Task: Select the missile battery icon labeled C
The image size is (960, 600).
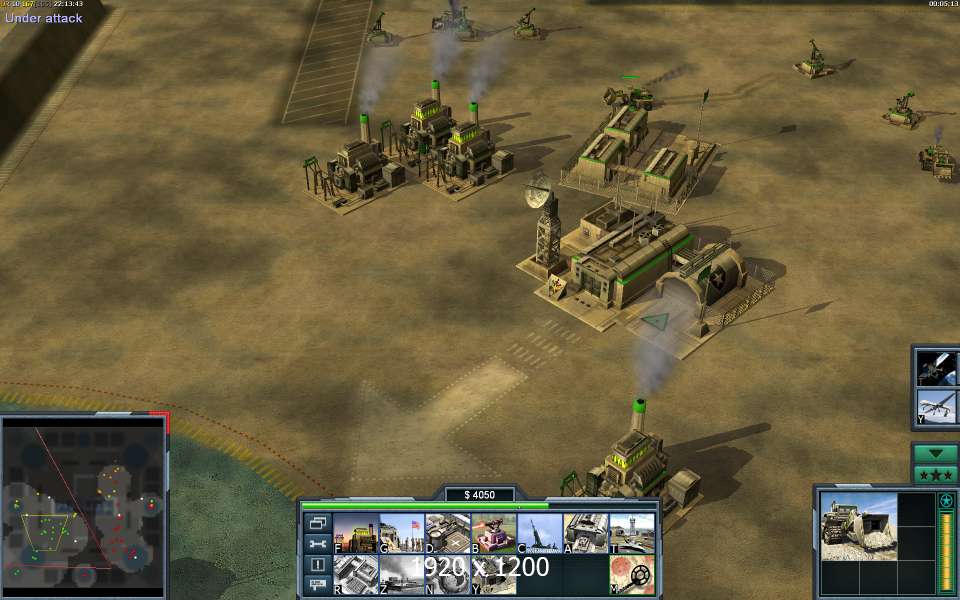Action: (x=539, y=533)
